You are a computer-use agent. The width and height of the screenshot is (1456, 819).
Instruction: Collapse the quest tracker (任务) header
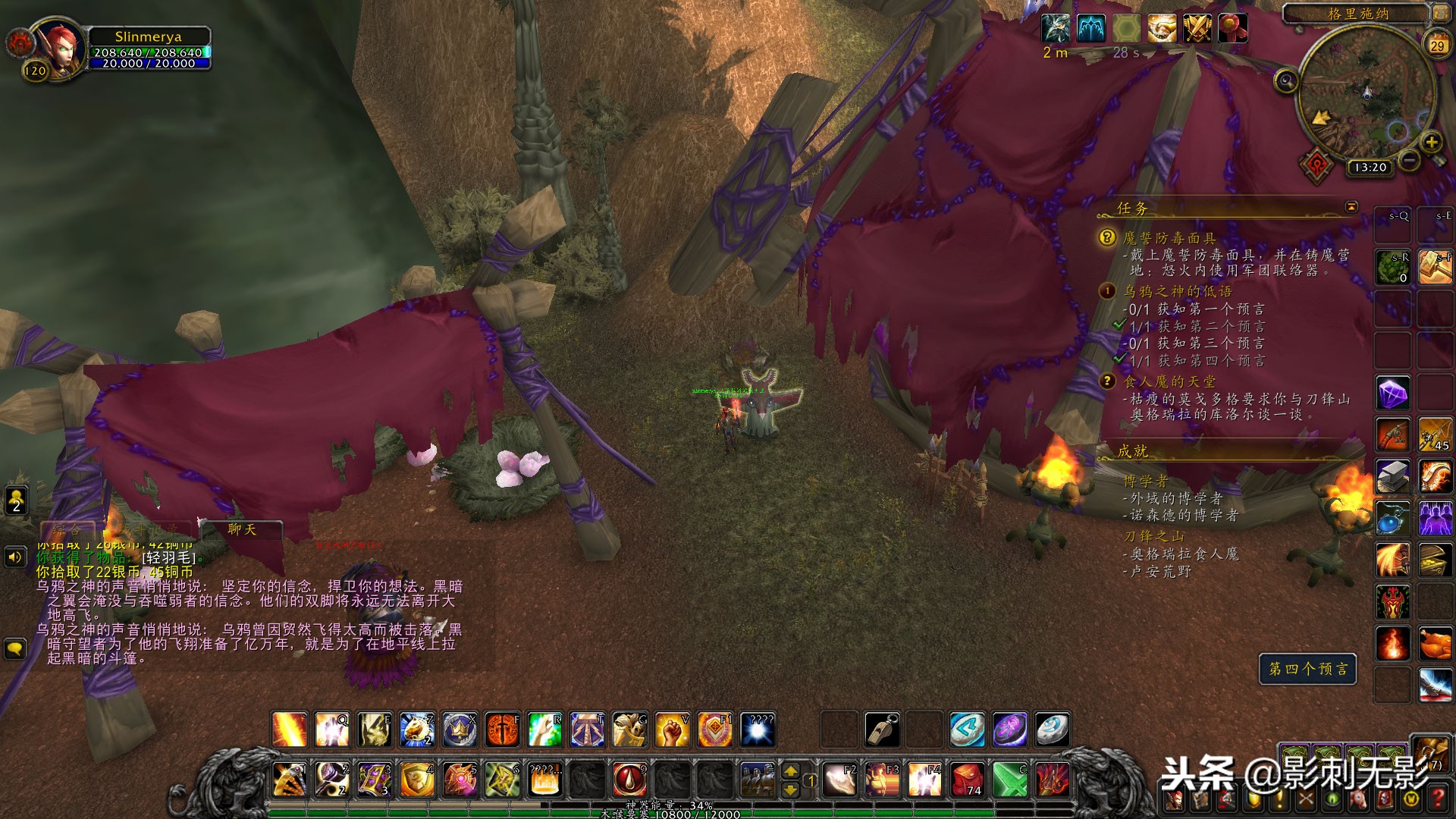click(x=1351, y=207)
